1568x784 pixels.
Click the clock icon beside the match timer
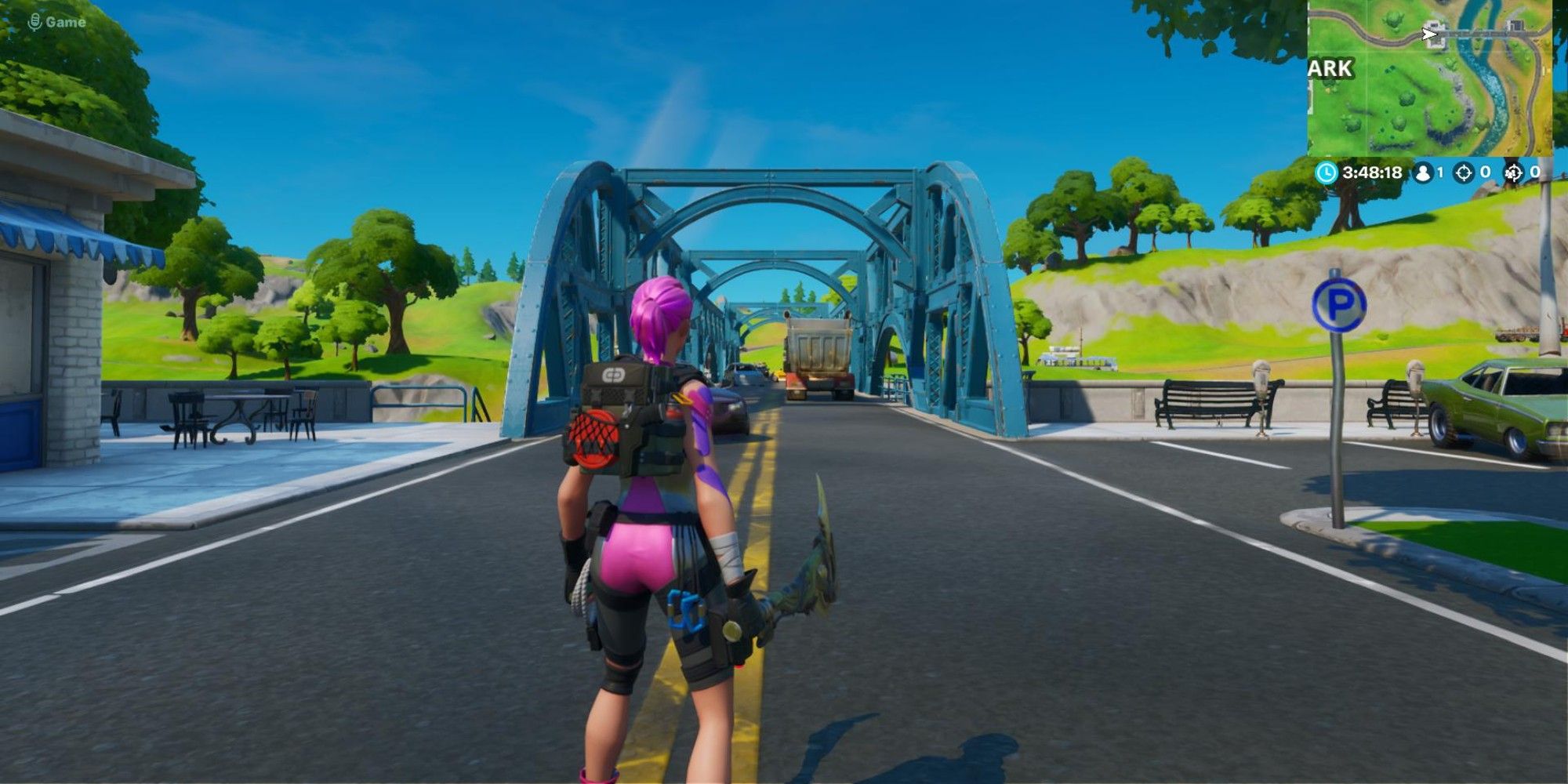point(1327,172)
